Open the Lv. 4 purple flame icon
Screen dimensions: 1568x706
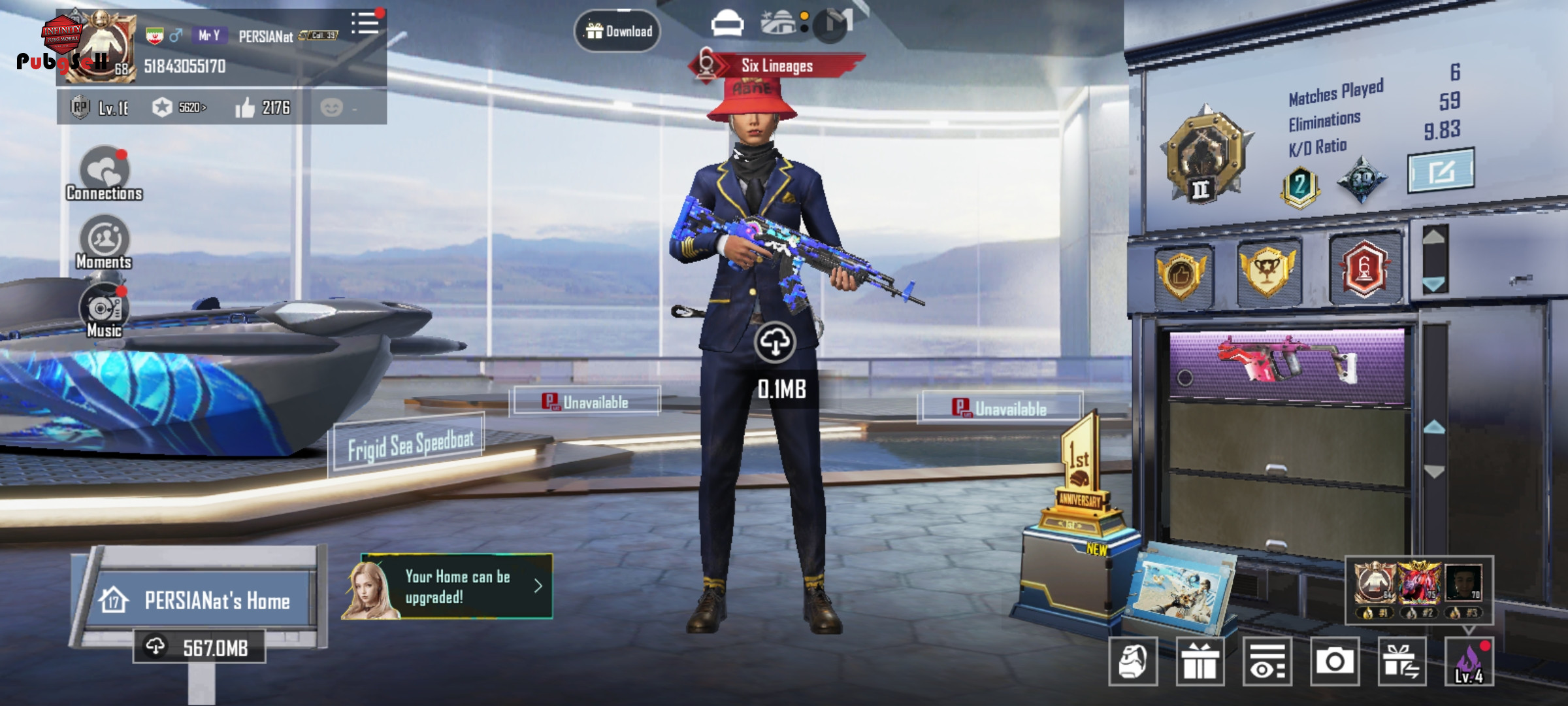pyautogui.click(x=1469, y=662)
